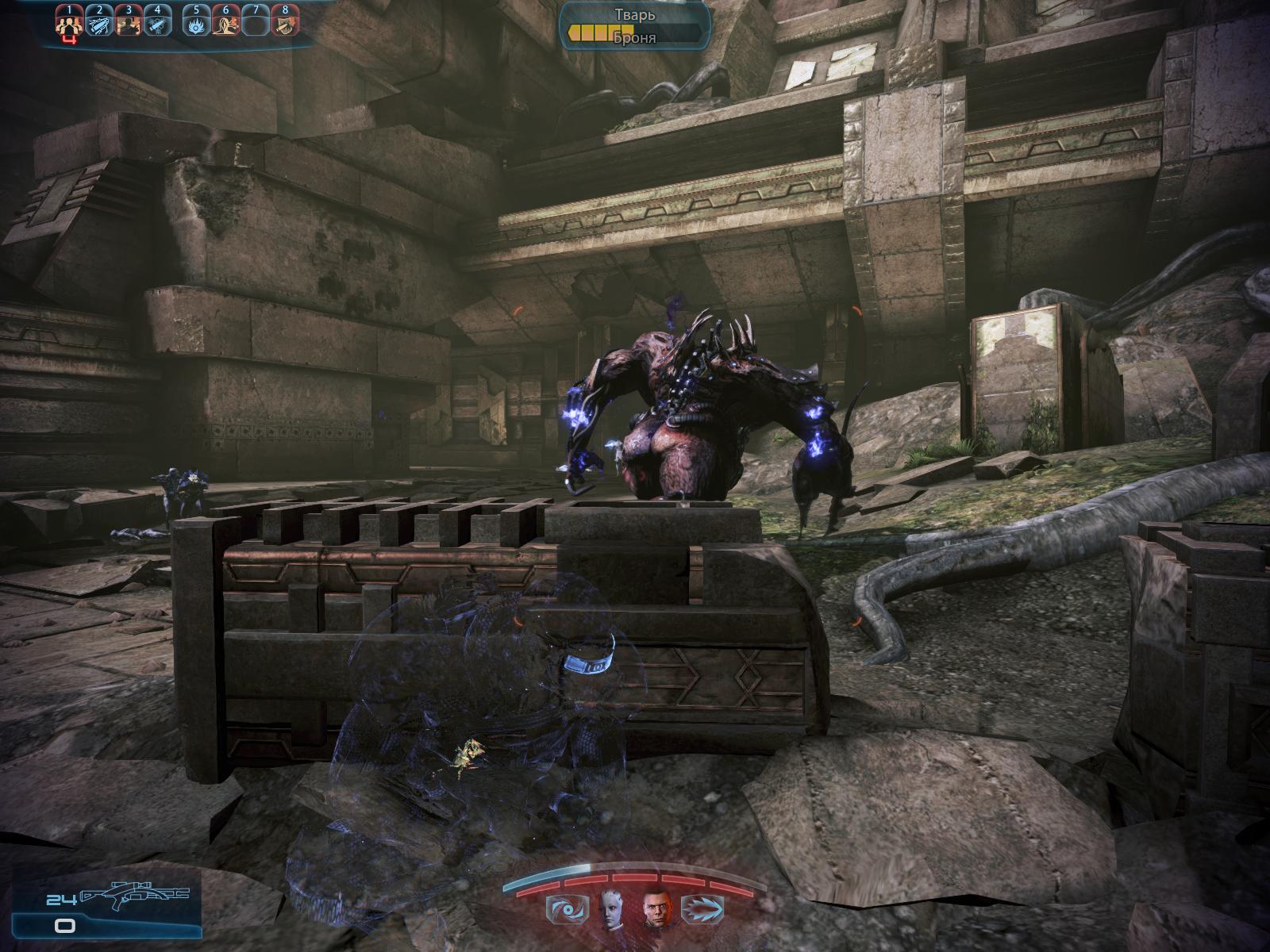Screen dimensions: 1270x952
Task: Use the dark figure power in slot 3
Action: coord(128,25)
